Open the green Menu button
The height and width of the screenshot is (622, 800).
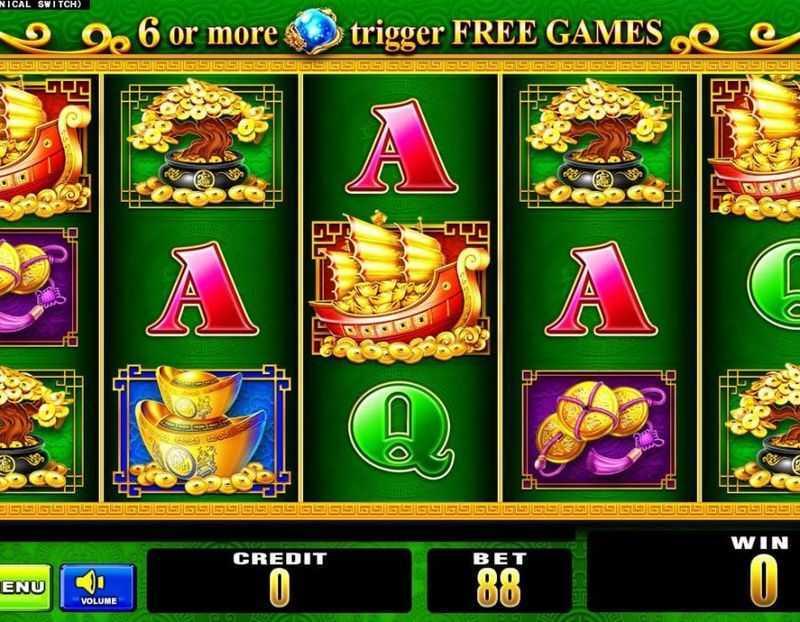[x=24, y=585]
